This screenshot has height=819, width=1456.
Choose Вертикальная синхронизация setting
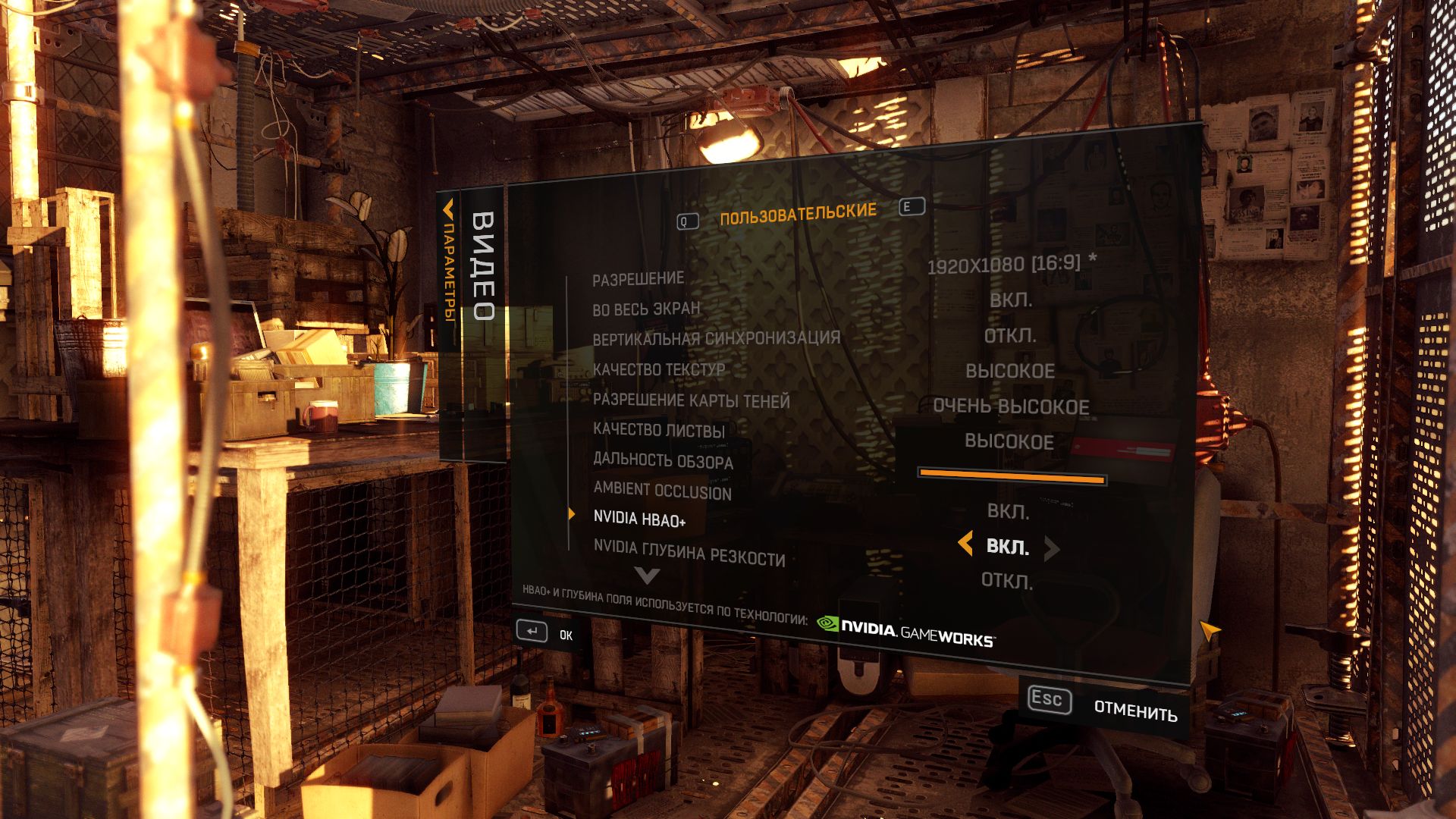(x=716, y=338)
